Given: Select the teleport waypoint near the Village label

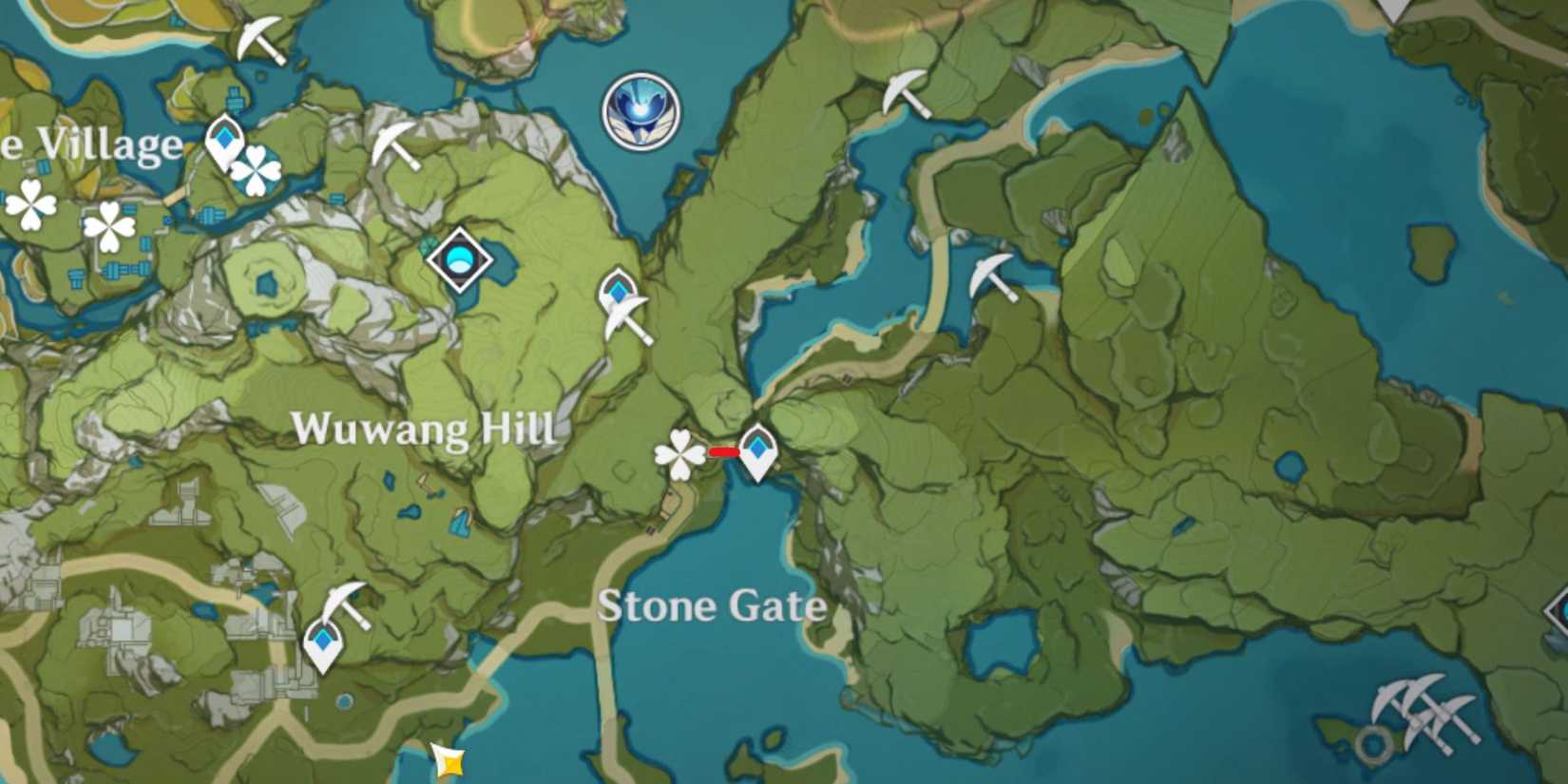Looking at the screenshot, I should pyautogui.click(x=223, y=143).
